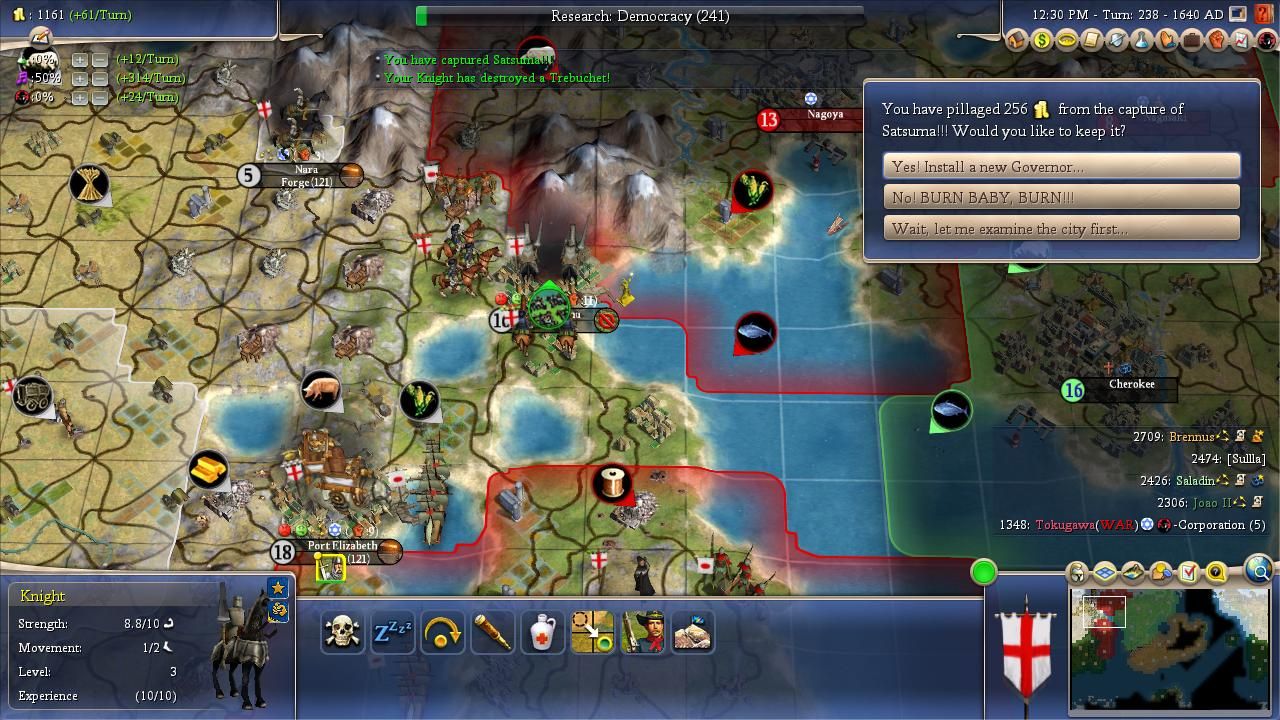Put the Knight to sleep
Viewport: 1280px width, 720px height.
(392, 632)
